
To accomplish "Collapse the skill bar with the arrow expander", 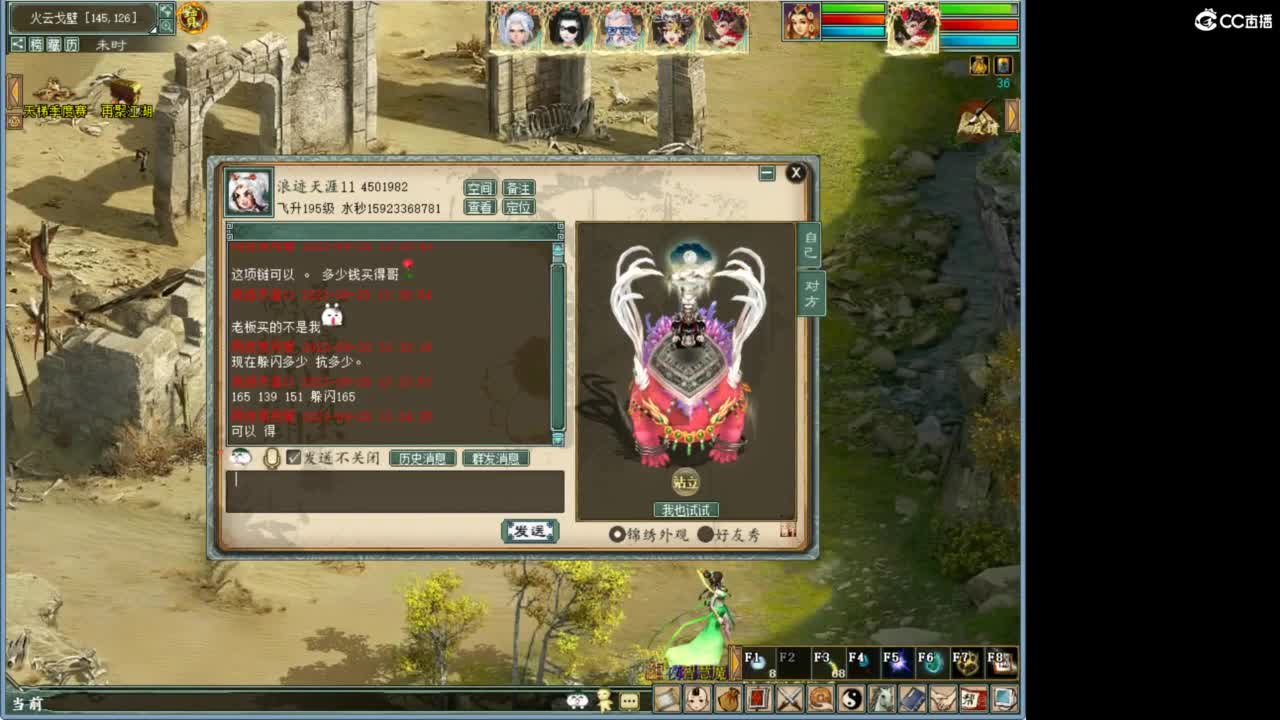I will click(x=737, y=662).
